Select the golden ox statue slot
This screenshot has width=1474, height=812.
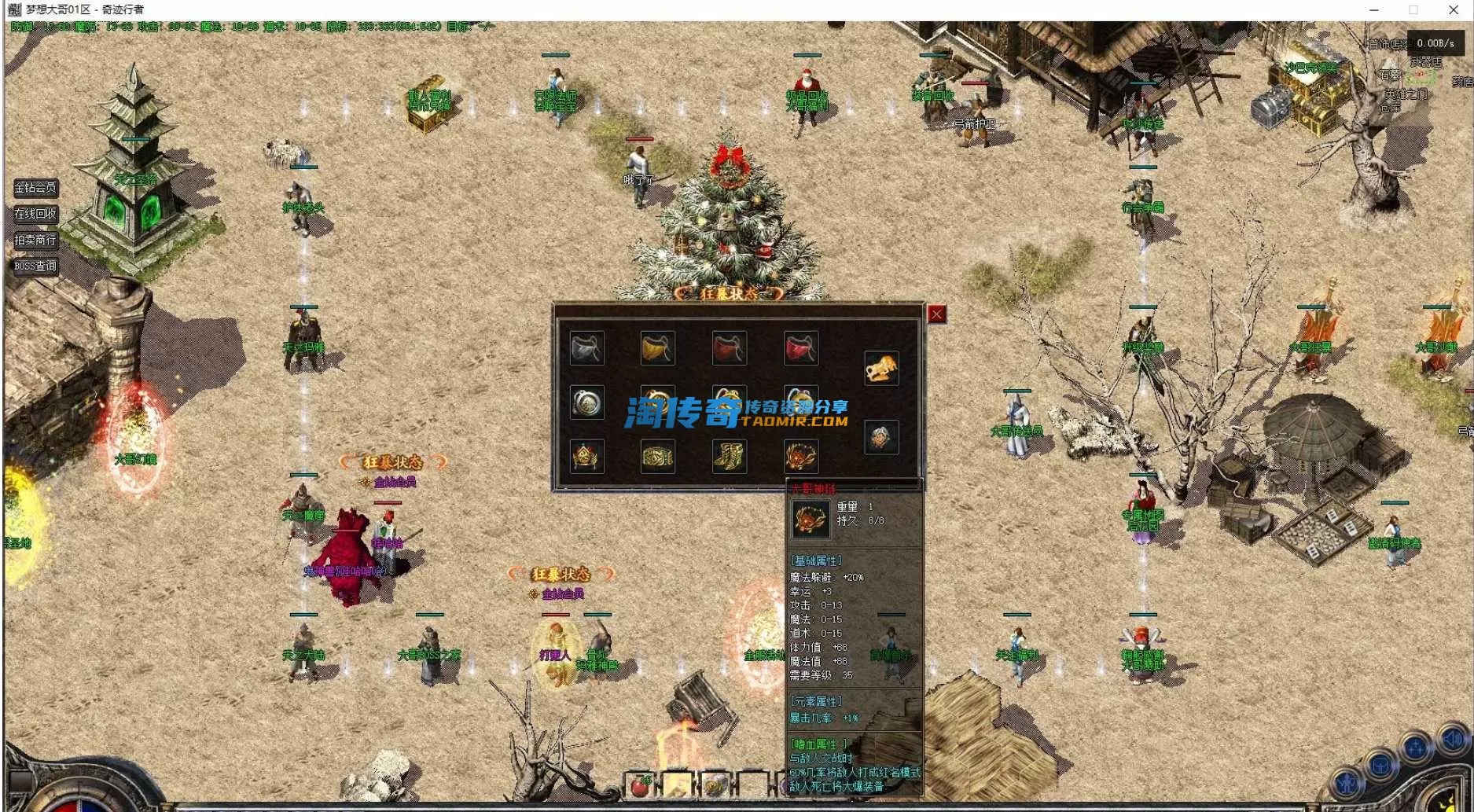pyautogui.click(x=881, y=368)
